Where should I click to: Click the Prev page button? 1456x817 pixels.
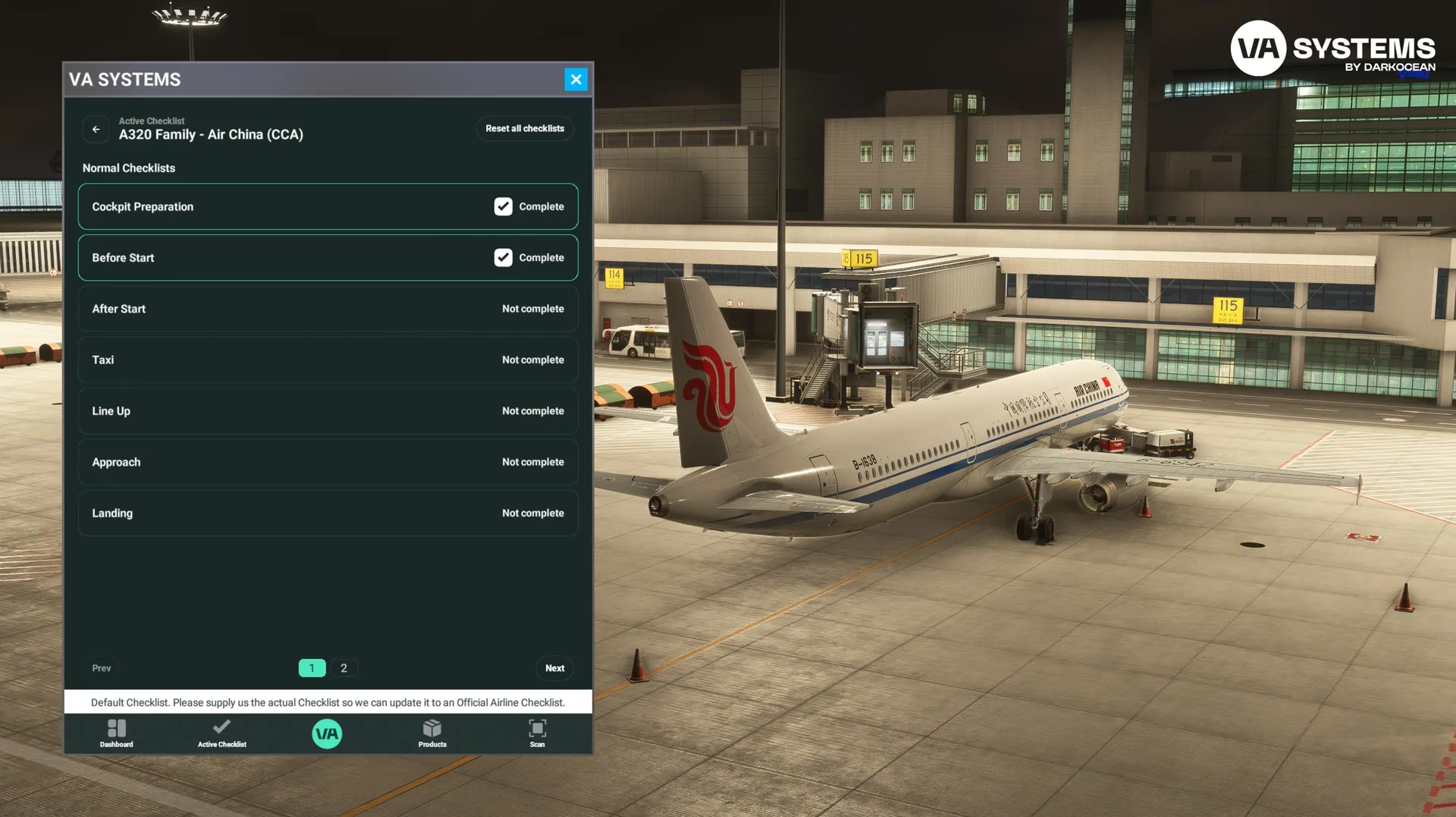102,668
